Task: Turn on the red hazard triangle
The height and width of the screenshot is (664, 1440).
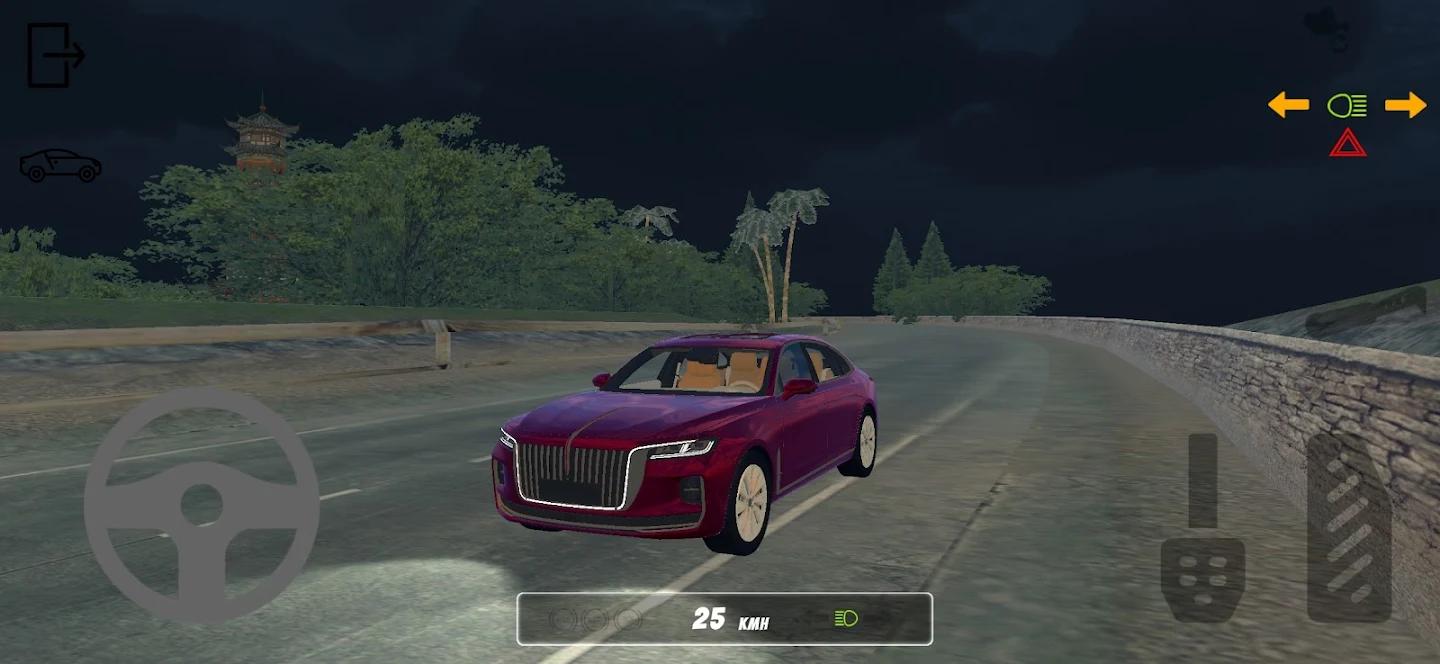Action: coord(1348,143)
